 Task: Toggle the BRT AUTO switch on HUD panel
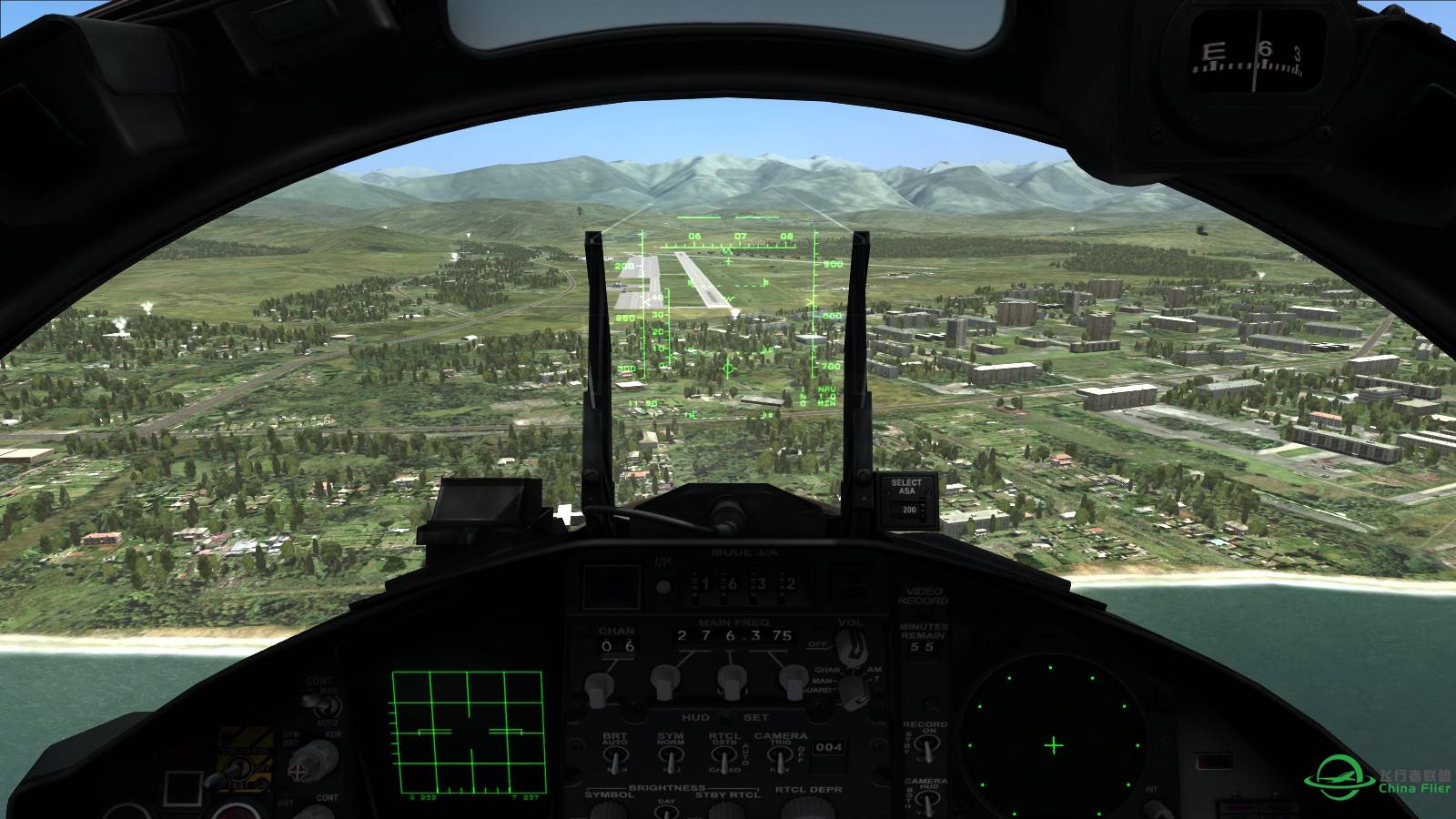point(616,755)
